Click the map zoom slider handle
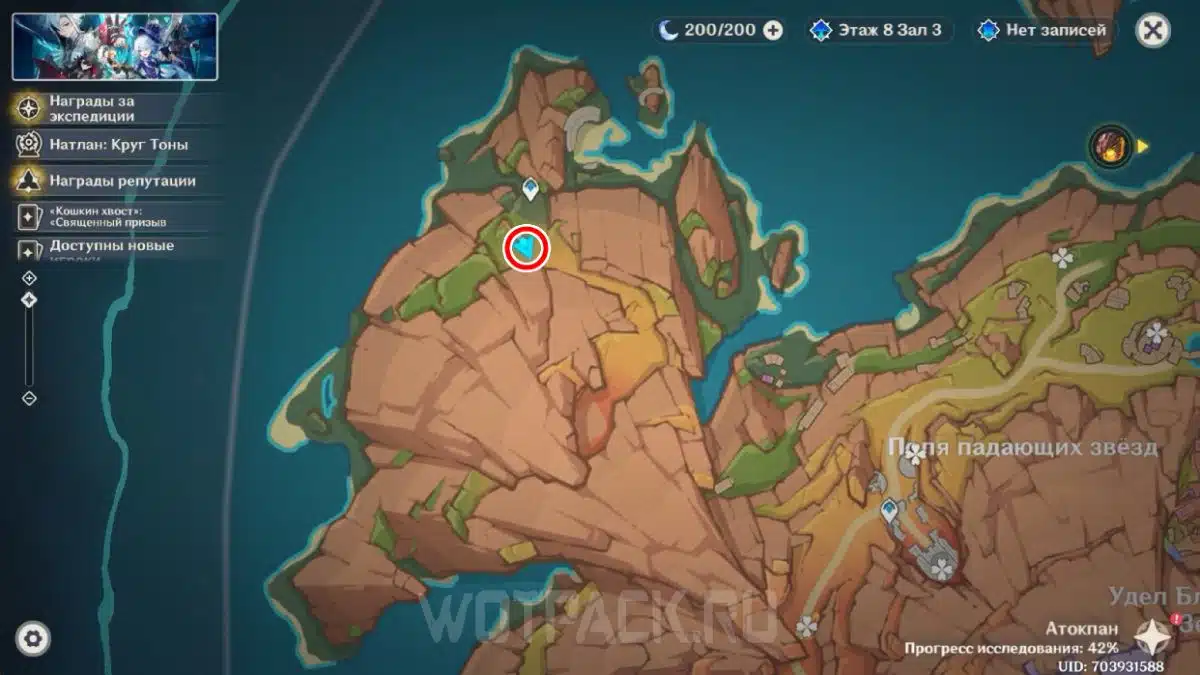 coord(29,300)
